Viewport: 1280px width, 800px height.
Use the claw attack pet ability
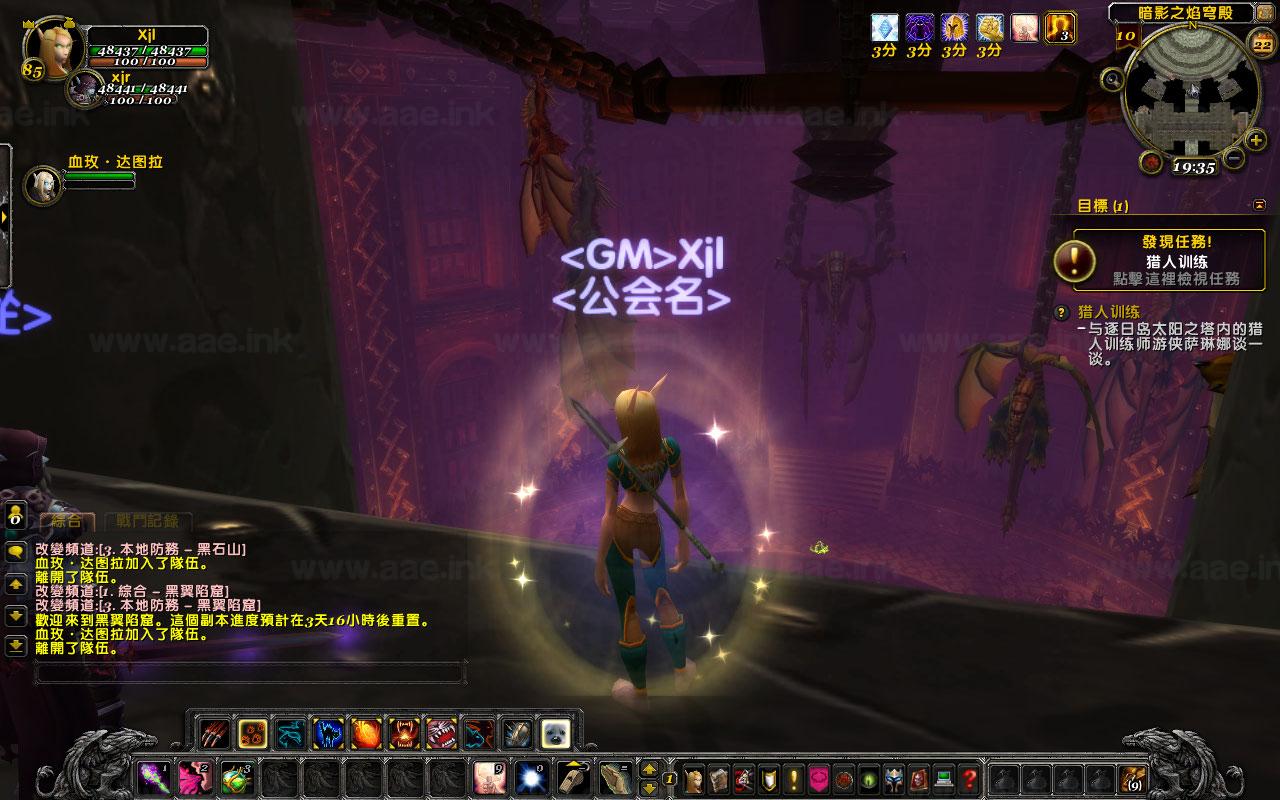tap(214, 734)
